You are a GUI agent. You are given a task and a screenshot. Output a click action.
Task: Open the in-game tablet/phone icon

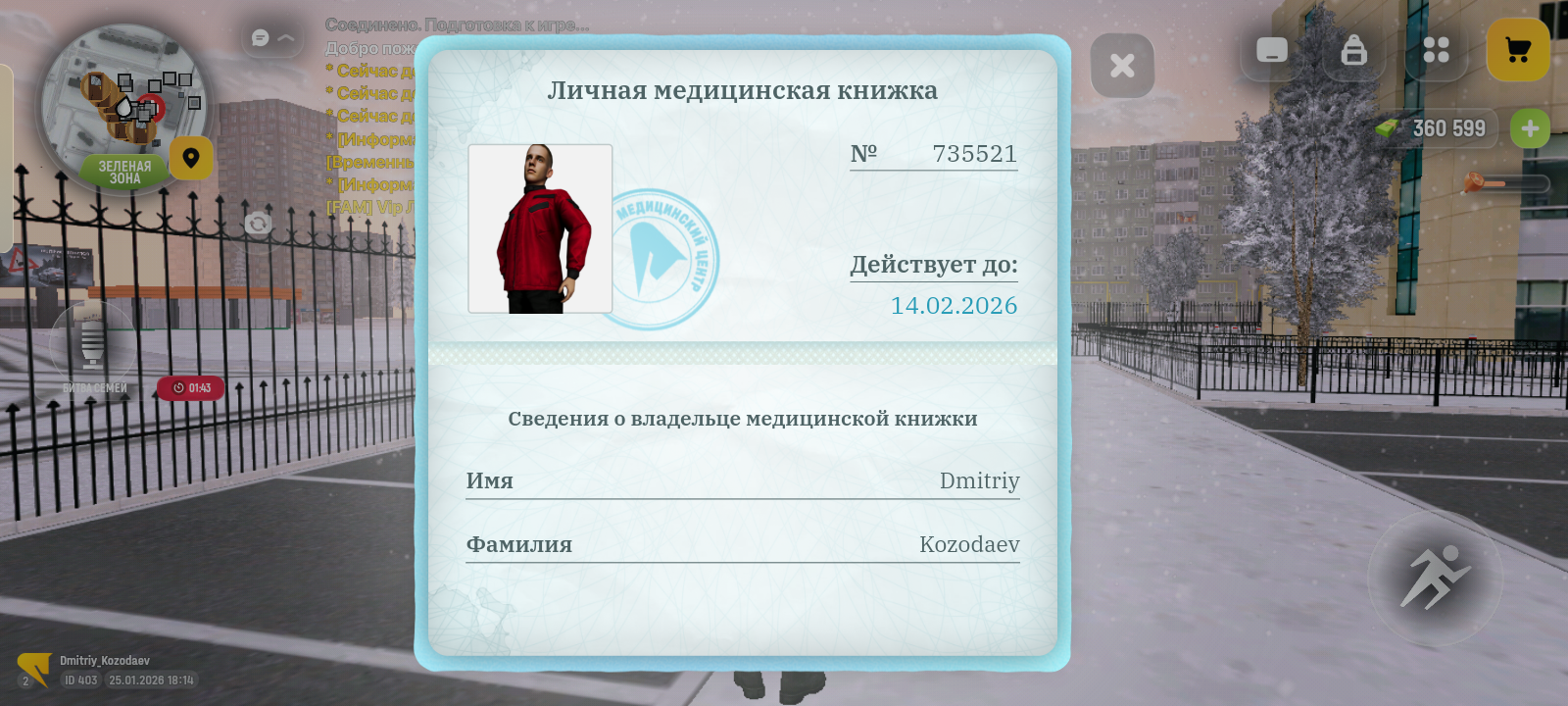[1271, 51]
